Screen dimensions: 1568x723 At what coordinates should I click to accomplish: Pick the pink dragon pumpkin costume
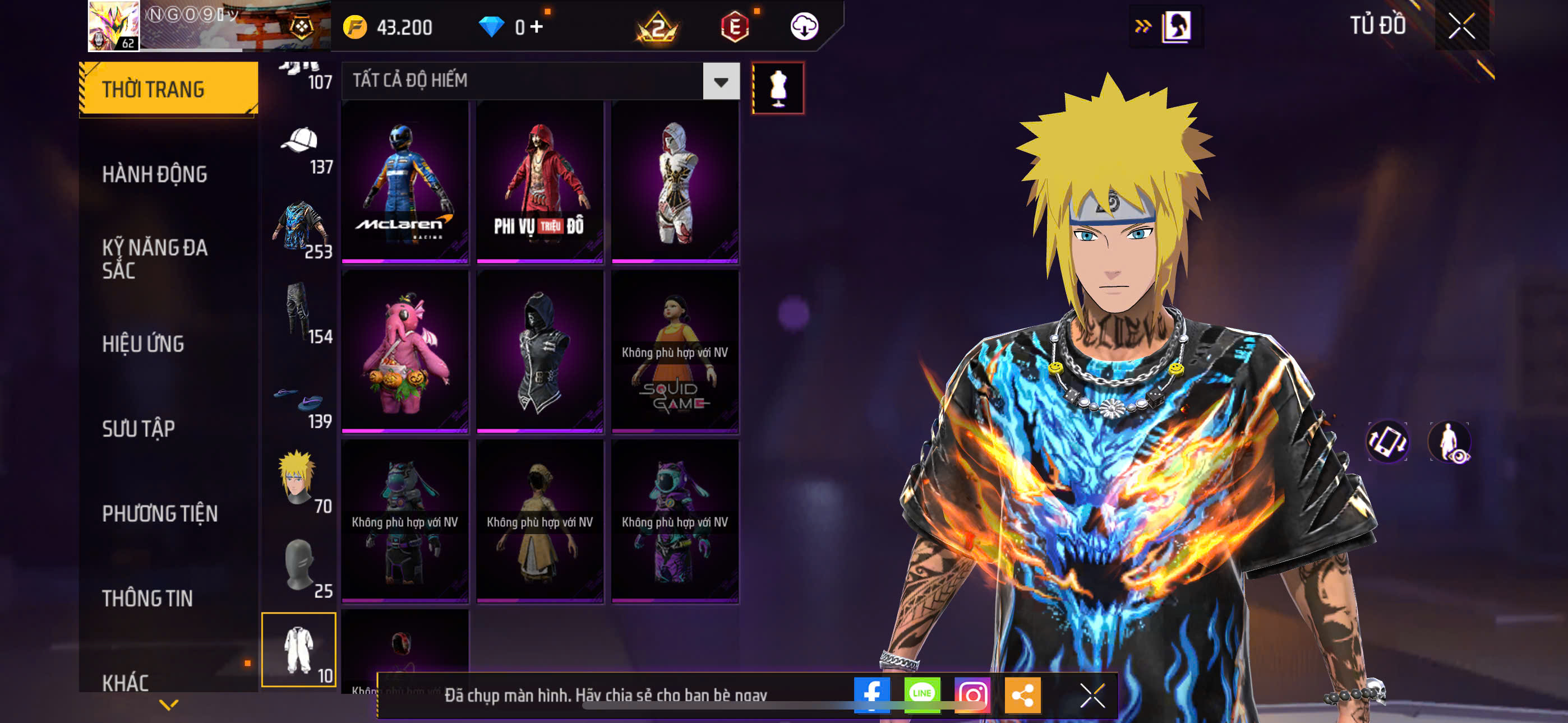point(405,351)
